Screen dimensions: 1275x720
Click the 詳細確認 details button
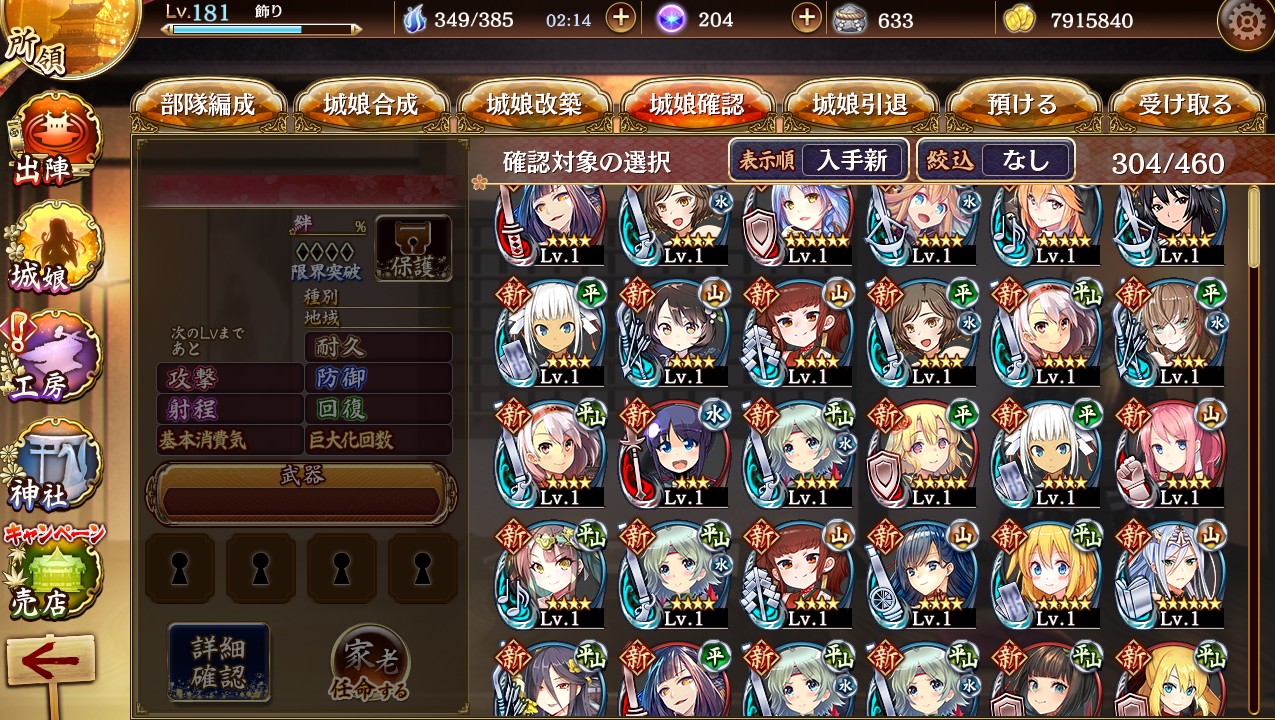pos(219,661)
